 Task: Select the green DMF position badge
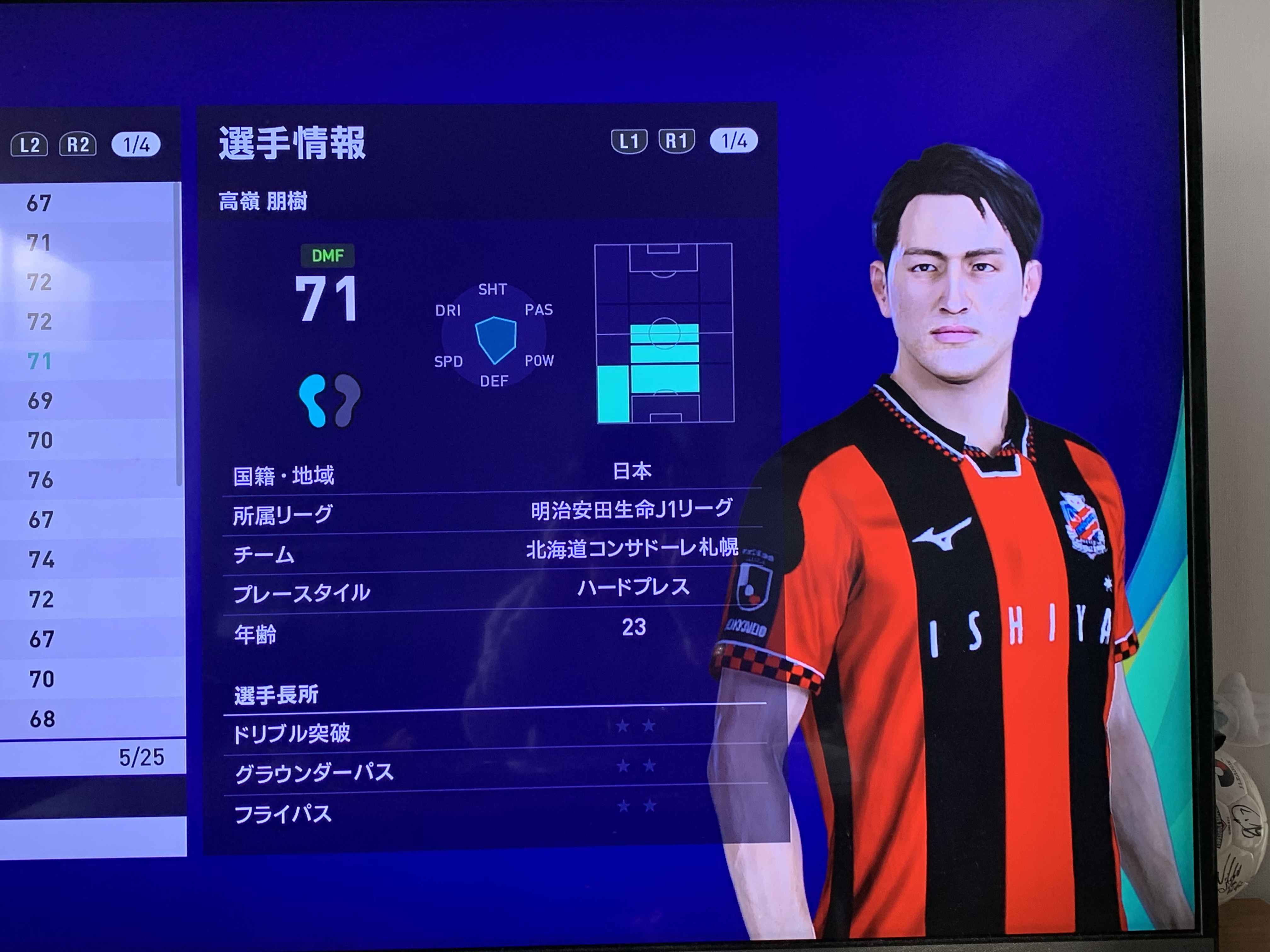coord(327,255)
